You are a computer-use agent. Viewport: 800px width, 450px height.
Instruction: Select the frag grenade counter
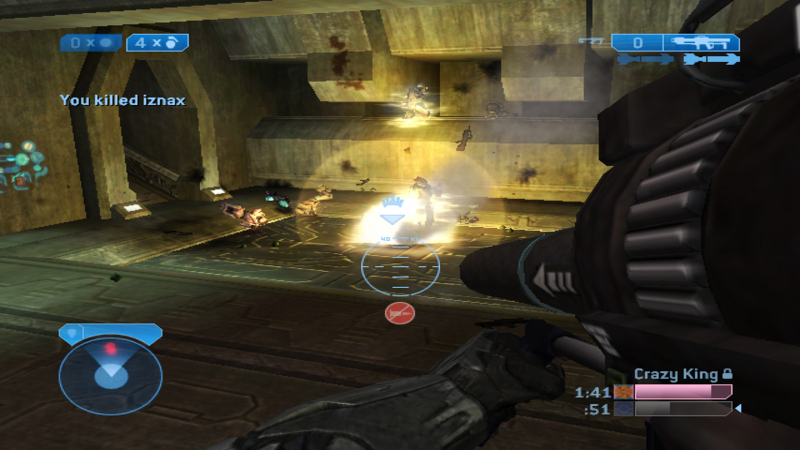[156, 43]
